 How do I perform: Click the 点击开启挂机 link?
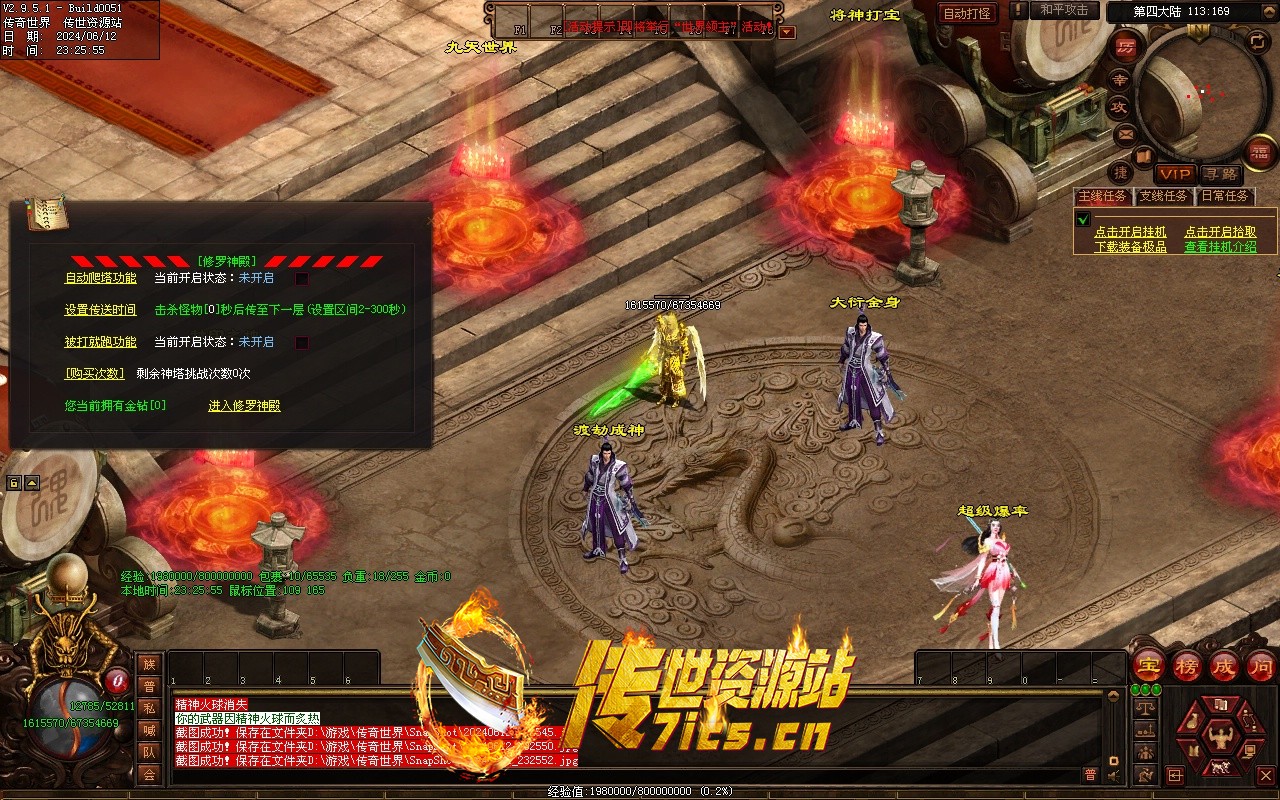[x=1130, y=232]
